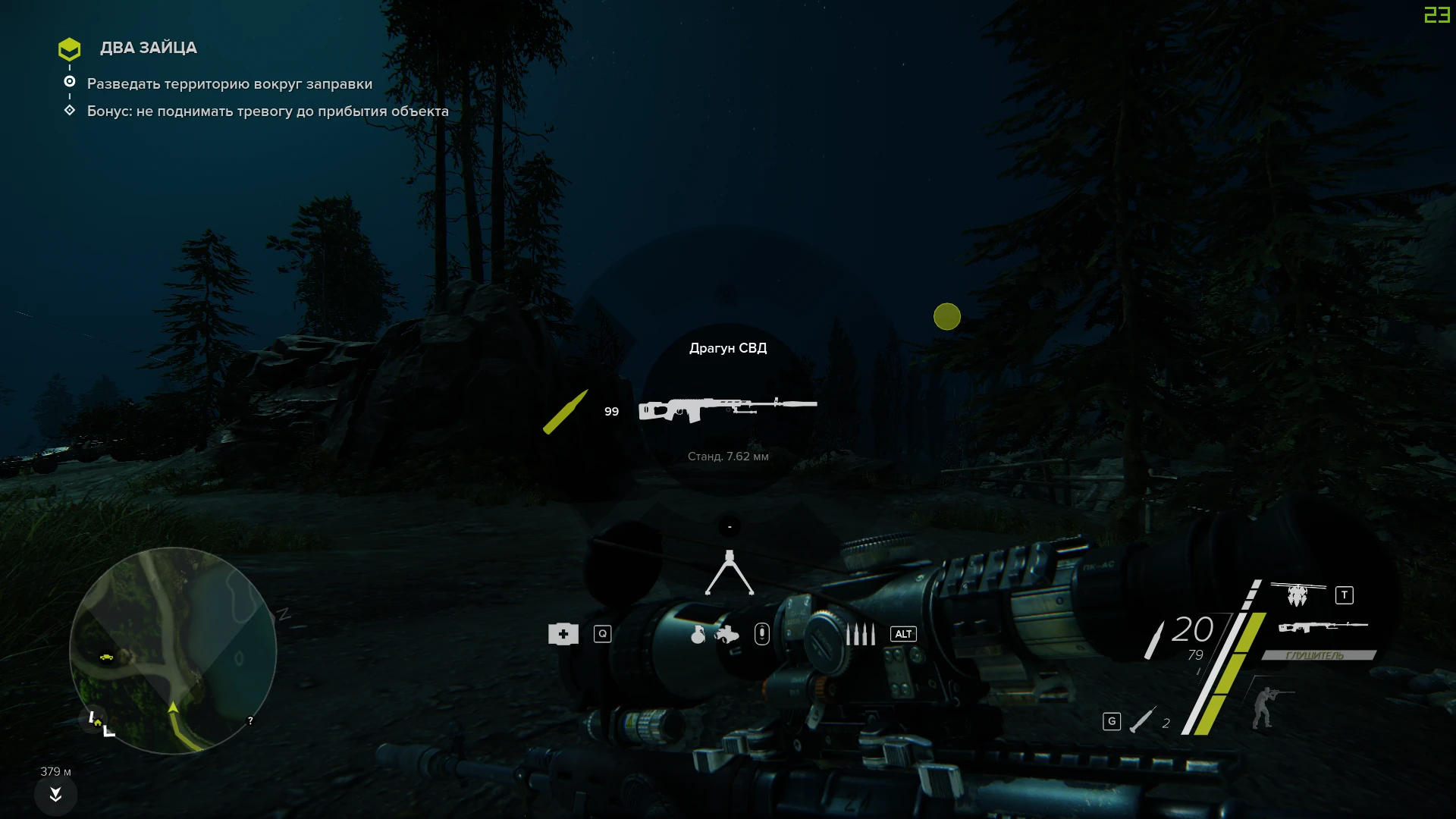1456x819 pixels.
Task: Select the drone icon beside the T key
Action: (1297, 595)
